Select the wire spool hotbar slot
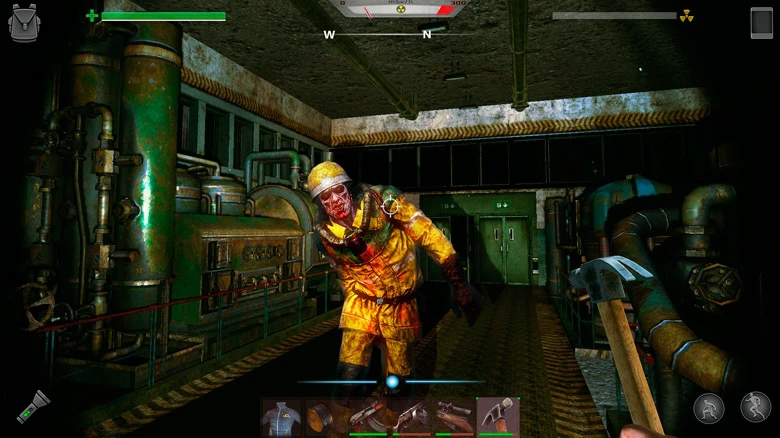The height and width of the screenshot is (438, 780). pos(324,417)
